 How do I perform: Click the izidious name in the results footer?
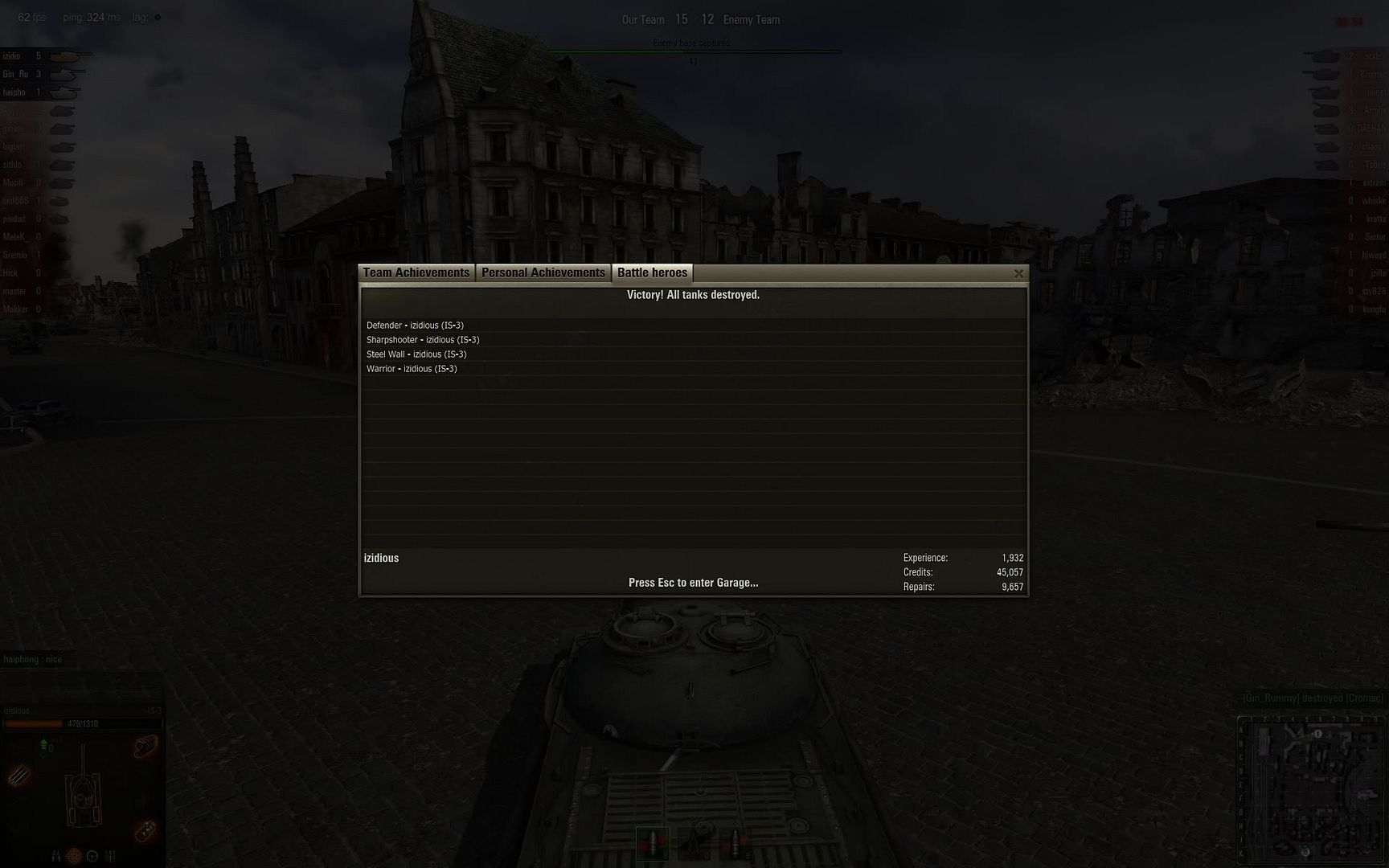coord(381,557)
